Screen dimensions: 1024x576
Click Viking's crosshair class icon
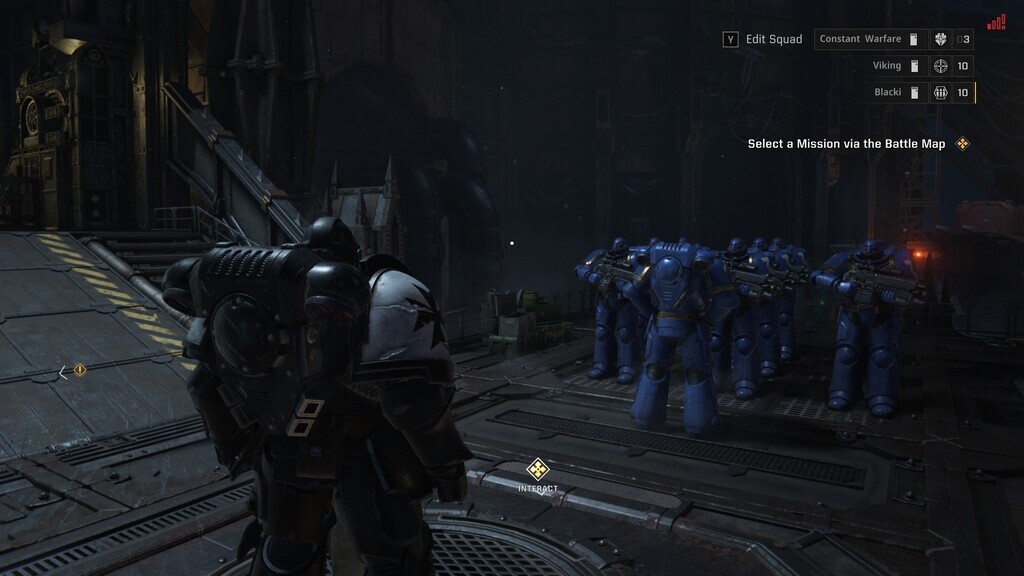point(940,66)
